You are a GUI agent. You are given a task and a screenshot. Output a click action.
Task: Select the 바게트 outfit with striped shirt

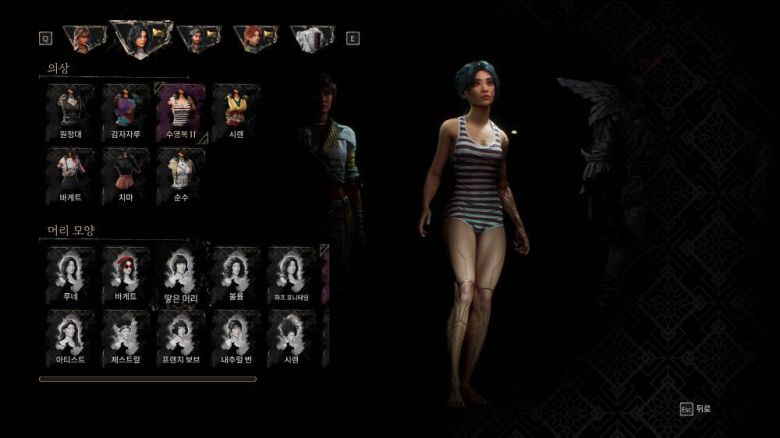[69, 174]
